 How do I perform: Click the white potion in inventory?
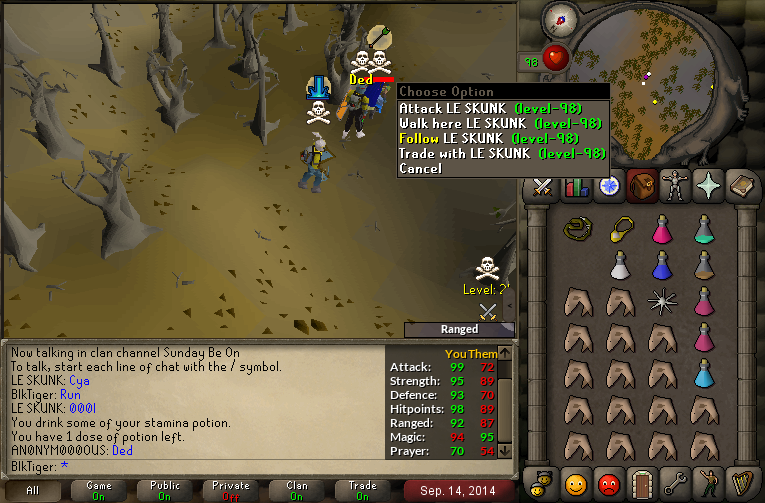[619, 265]
